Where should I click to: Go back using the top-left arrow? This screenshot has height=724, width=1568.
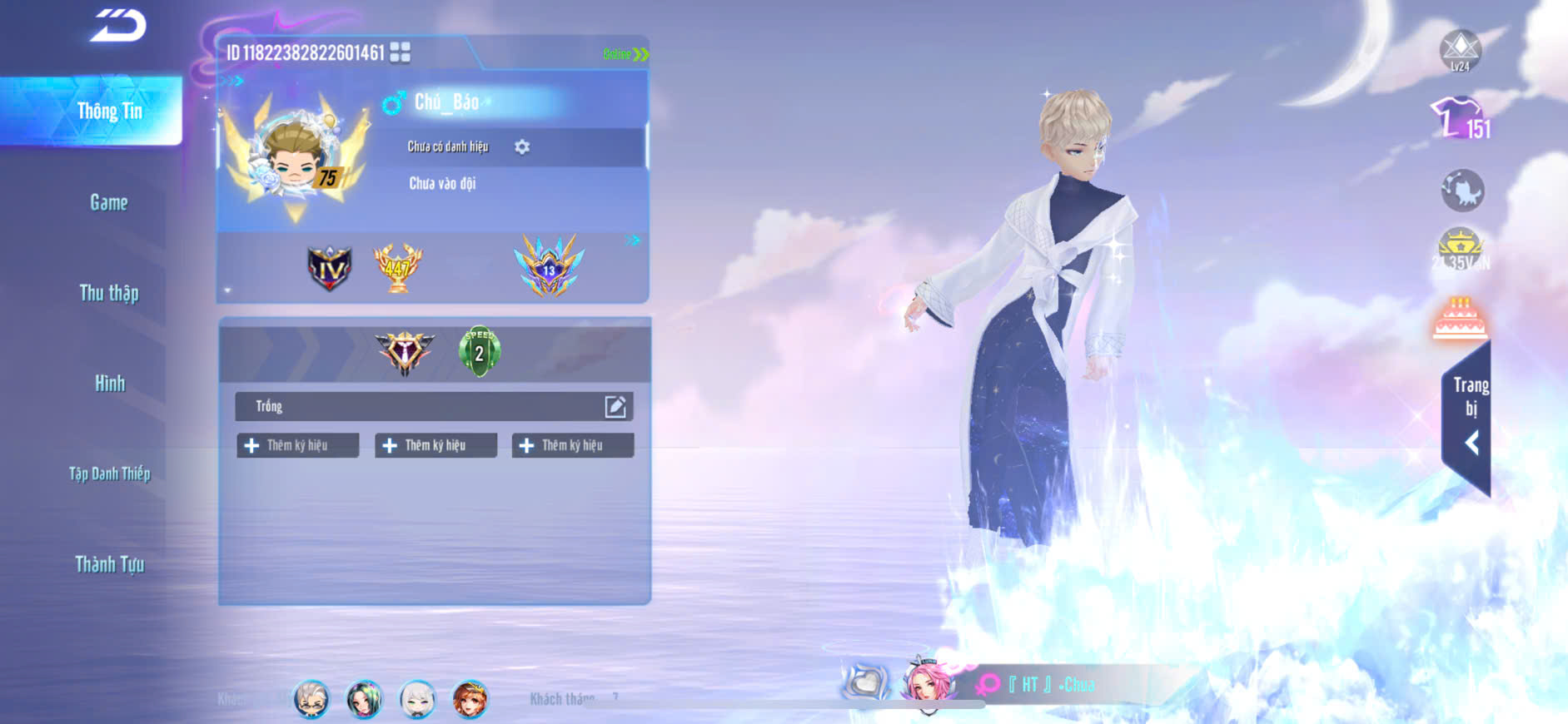(118, 25)
